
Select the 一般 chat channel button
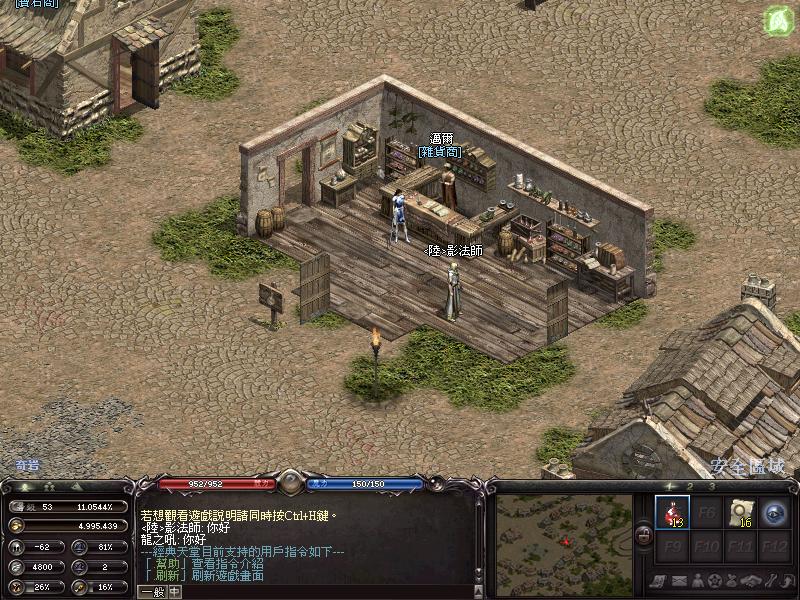(x=152, y=591)
